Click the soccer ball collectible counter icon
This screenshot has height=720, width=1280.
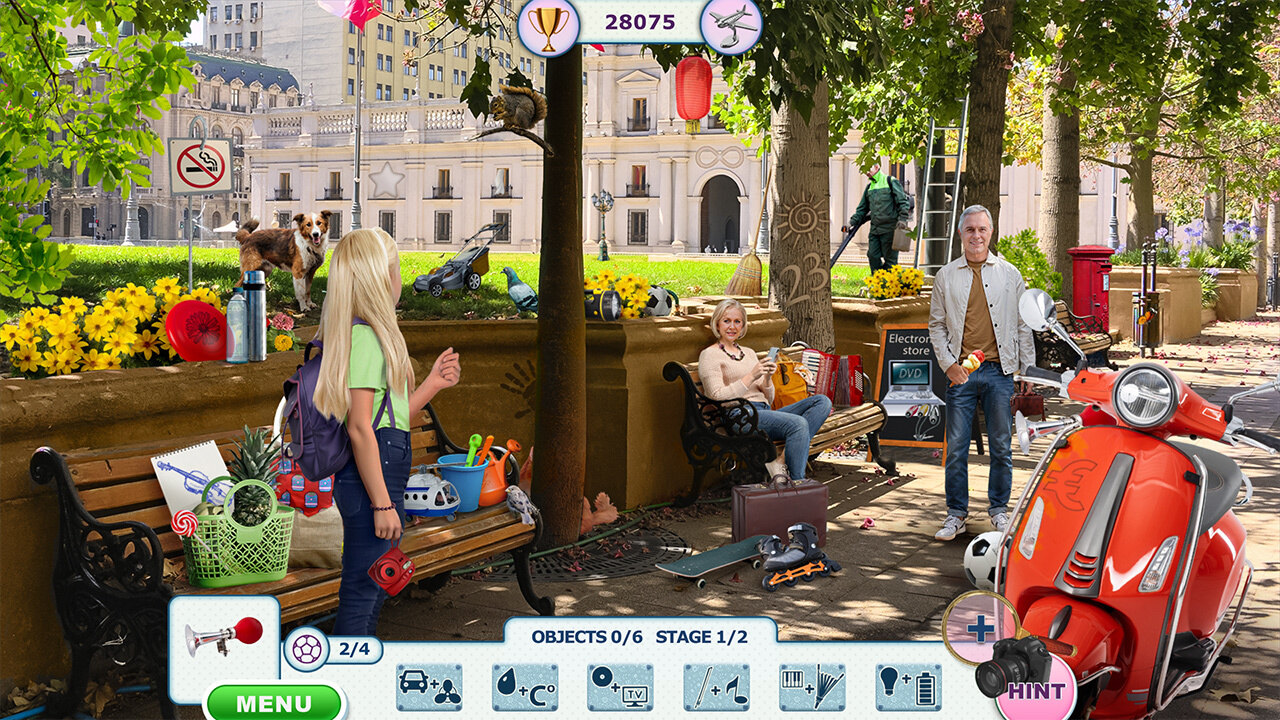coord(306,650)
